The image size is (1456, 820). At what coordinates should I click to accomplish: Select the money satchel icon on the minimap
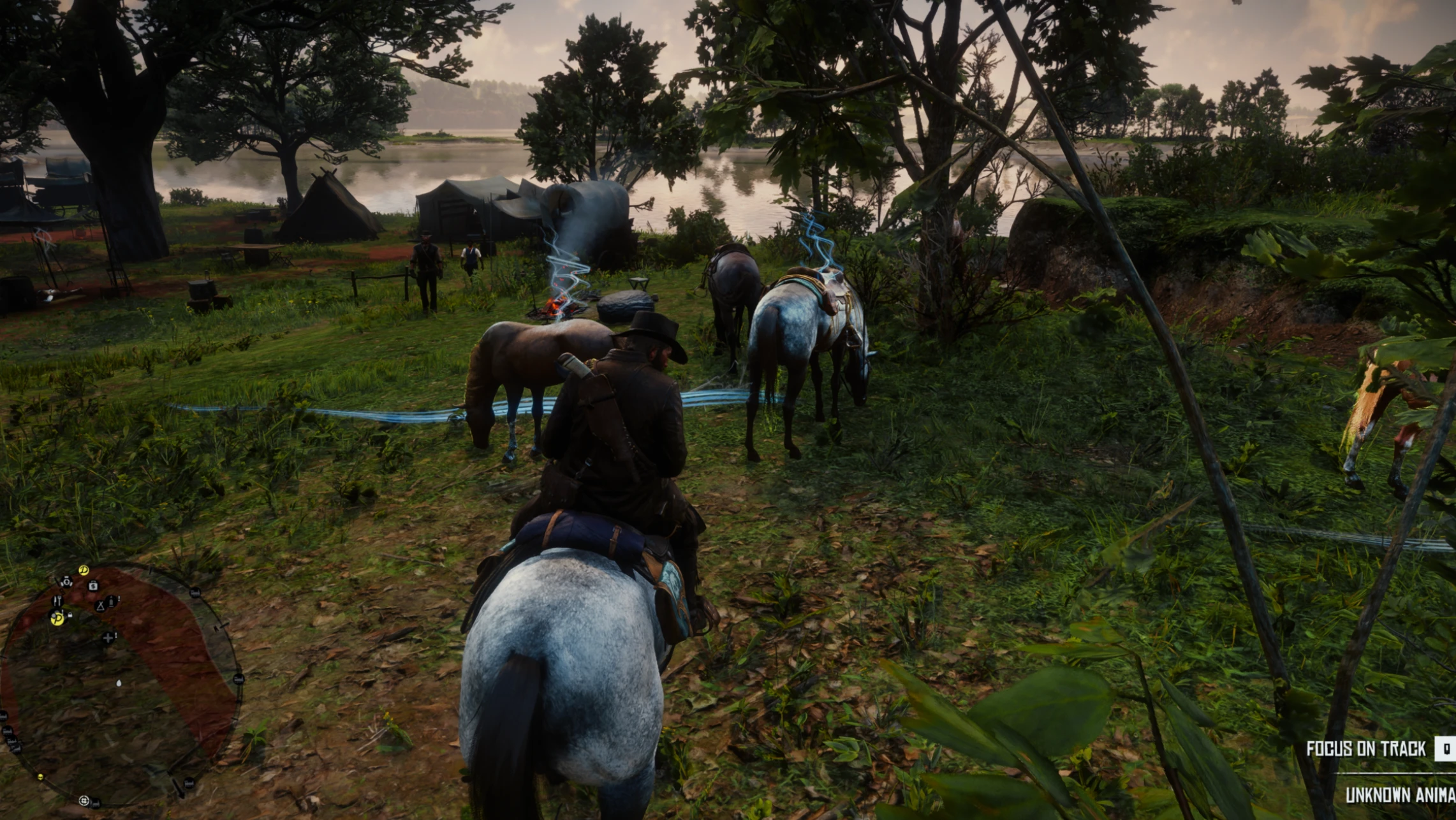pyautogui.click(x=92, y=586)
